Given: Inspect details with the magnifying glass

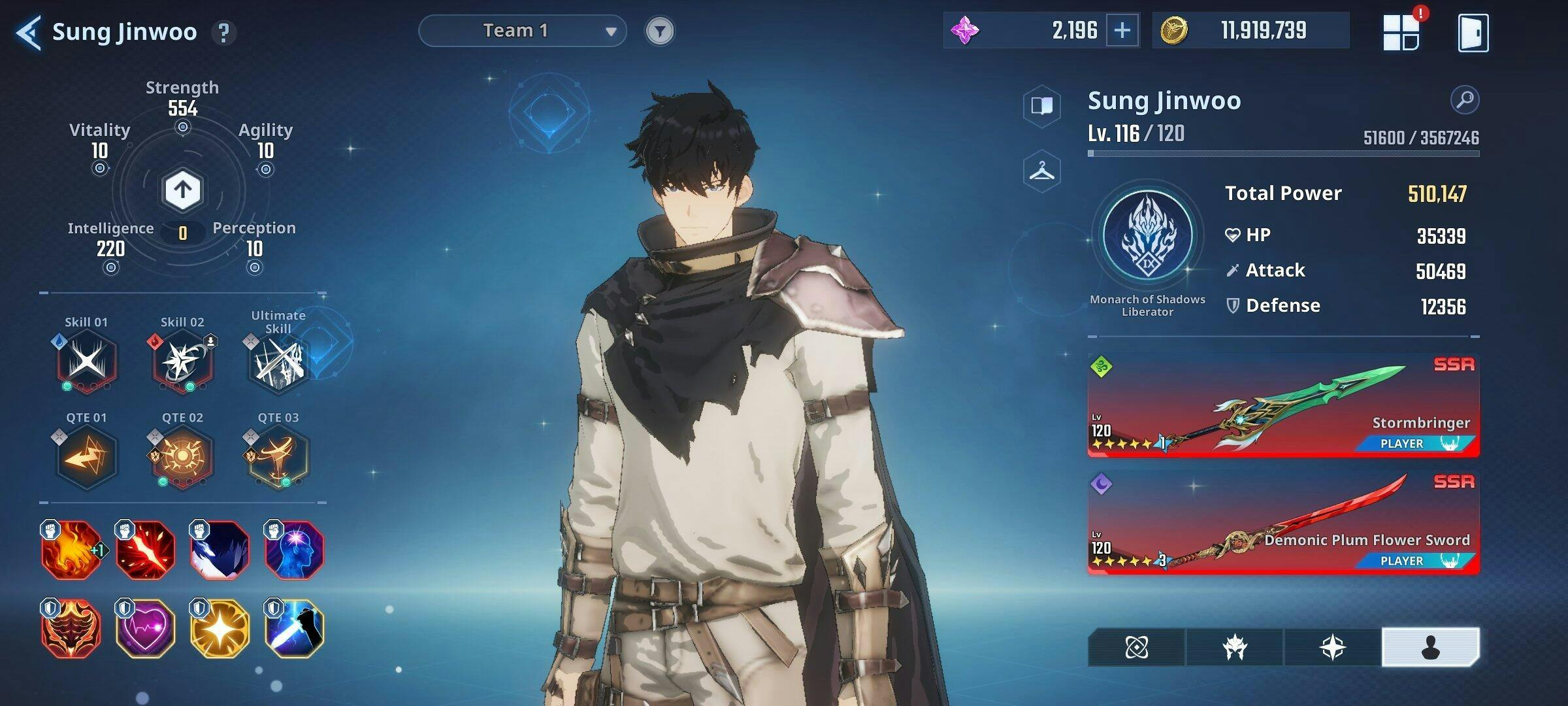Looking at the screenshot, I should (1464, 100).
